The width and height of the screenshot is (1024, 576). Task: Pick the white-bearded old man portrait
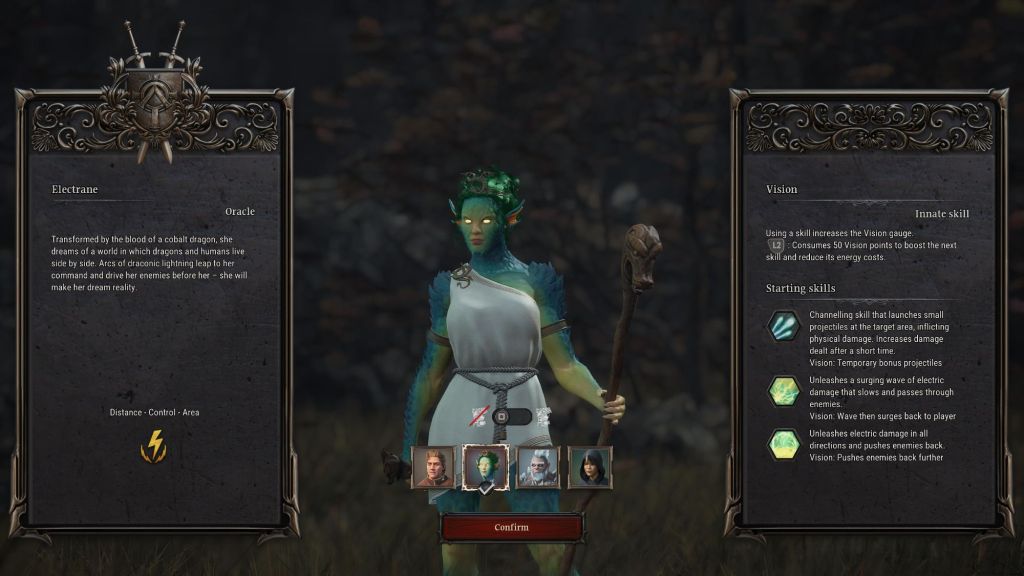coord(538,467)
